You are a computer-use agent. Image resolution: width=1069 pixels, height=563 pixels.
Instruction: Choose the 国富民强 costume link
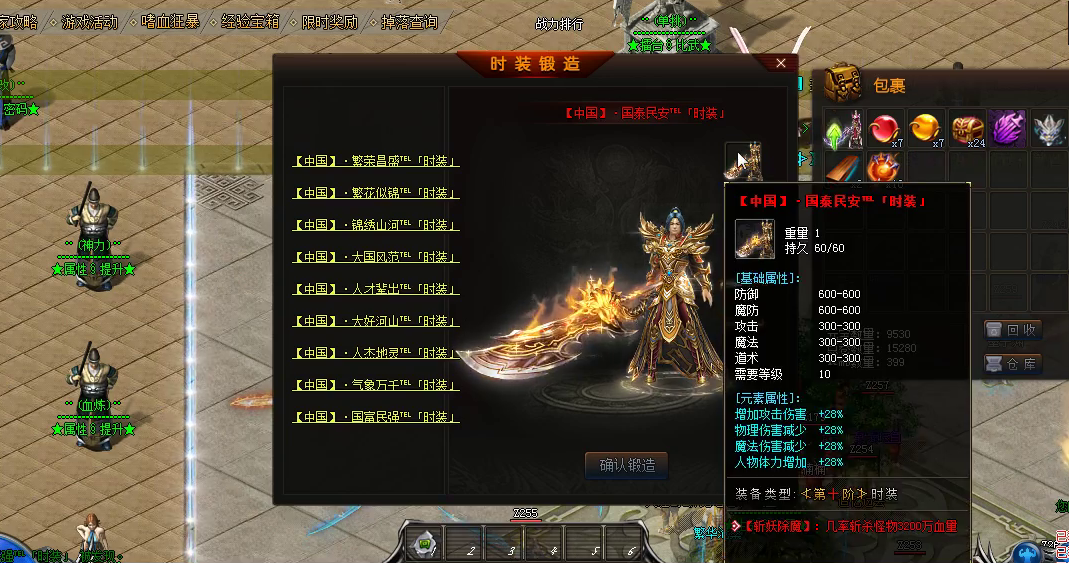pyautogui.click(x=376, y=417)
